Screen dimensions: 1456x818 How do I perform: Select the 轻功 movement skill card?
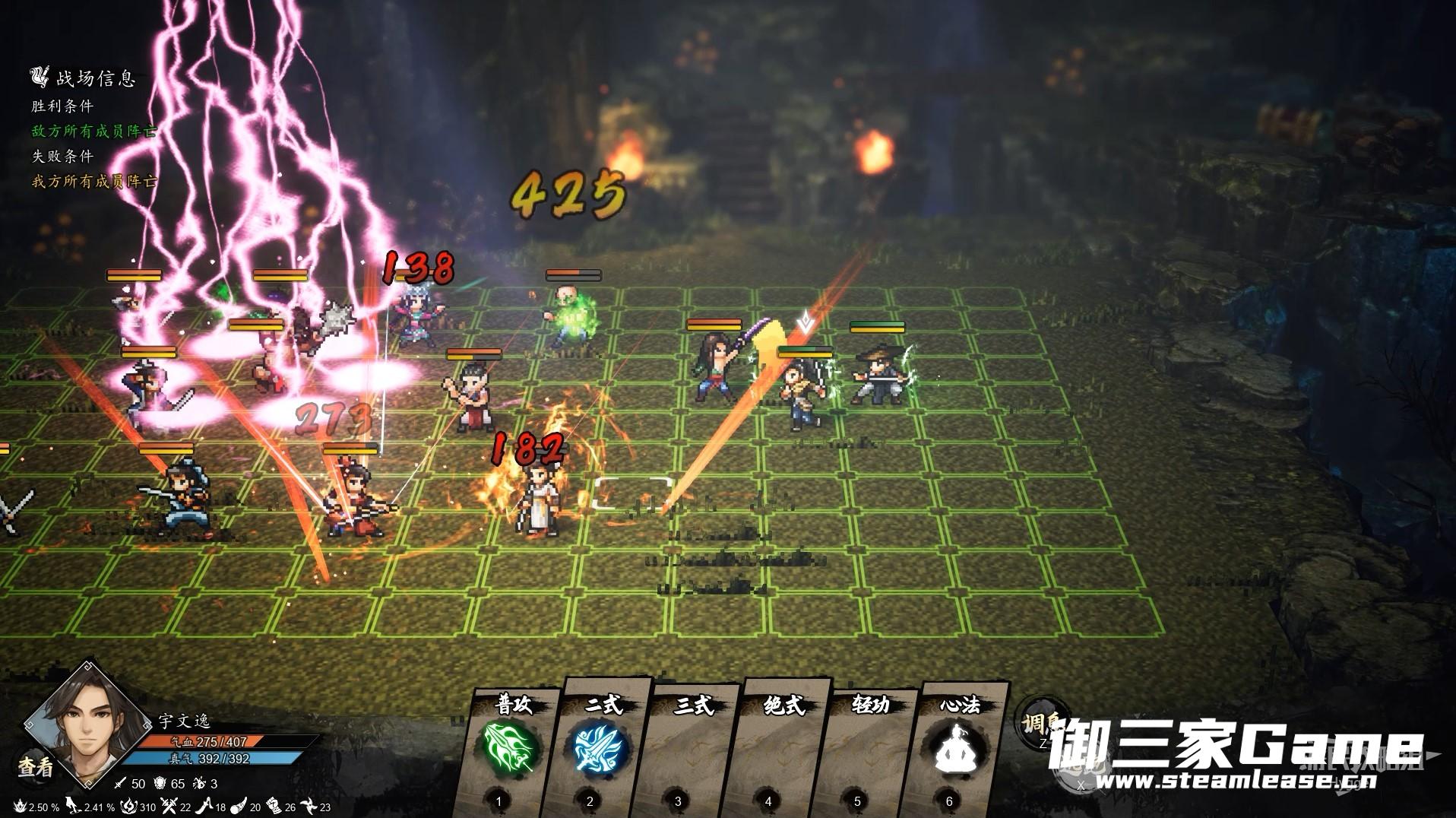pyautogui.click(x=869, y=749)
